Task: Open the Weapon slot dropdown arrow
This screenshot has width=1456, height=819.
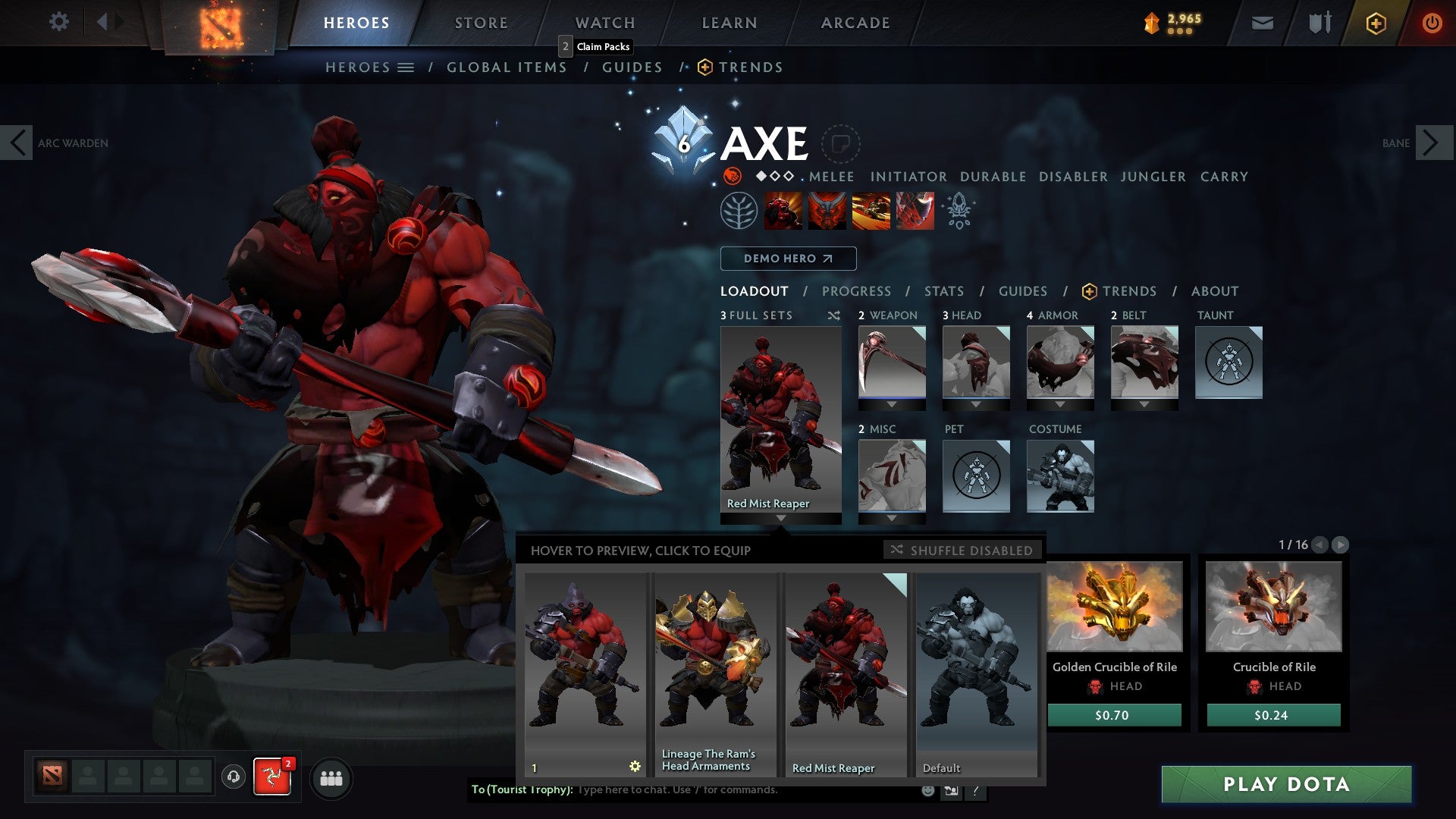Action: [x=891, y=403]
